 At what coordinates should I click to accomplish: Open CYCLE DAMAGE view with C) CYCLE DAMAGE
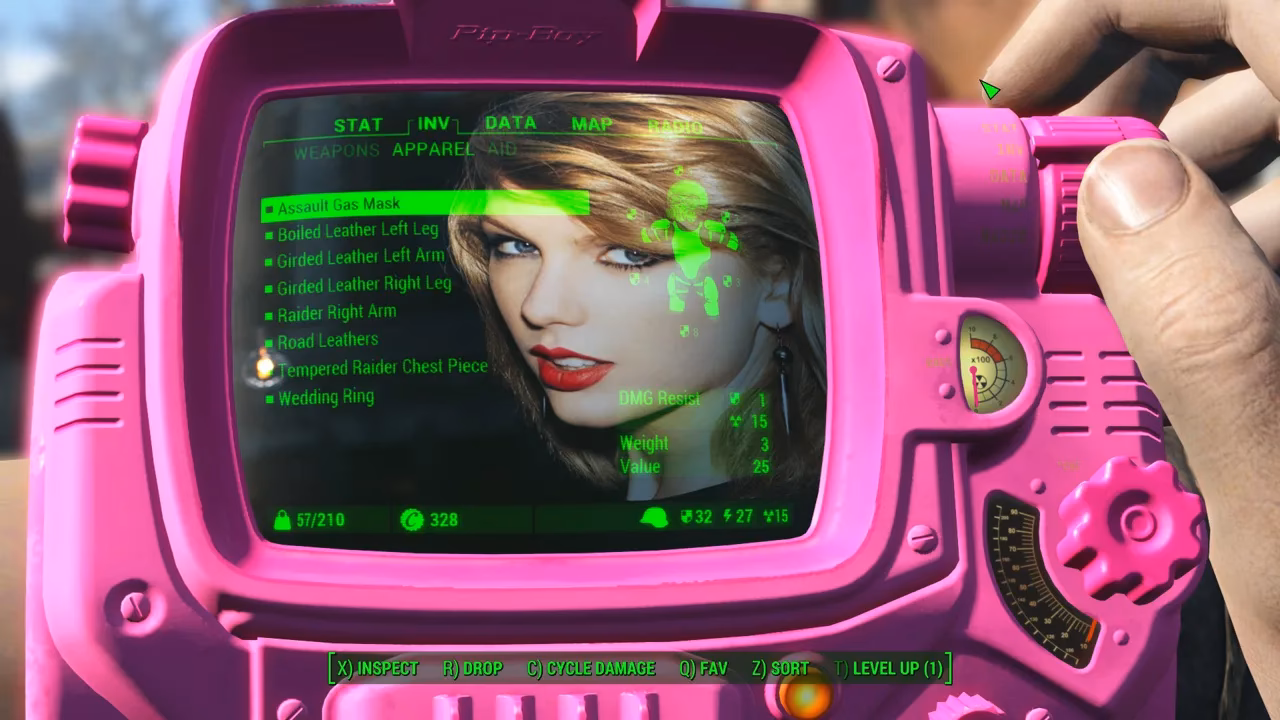(x=590, y=668)
